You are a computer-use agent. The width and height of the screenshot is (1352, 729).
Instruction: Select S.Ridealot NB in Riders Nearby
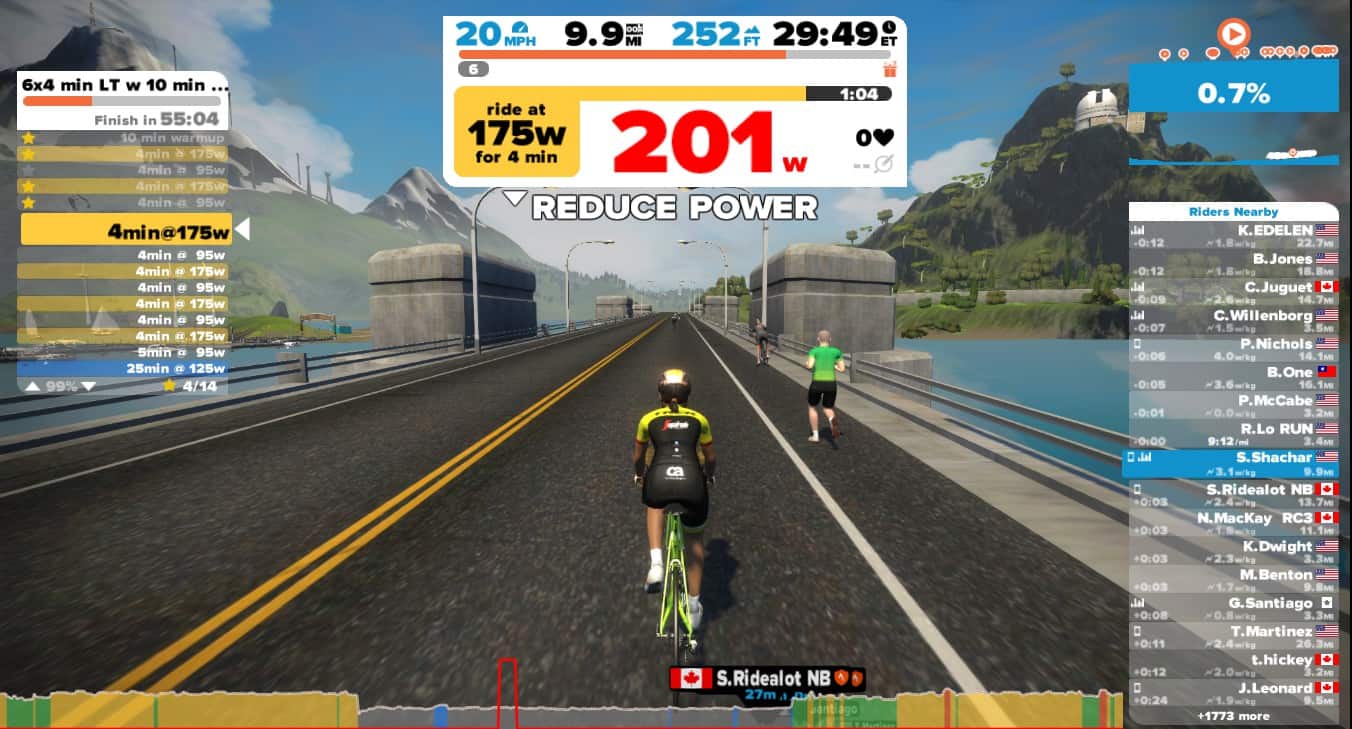click(x=1233, y=494)
